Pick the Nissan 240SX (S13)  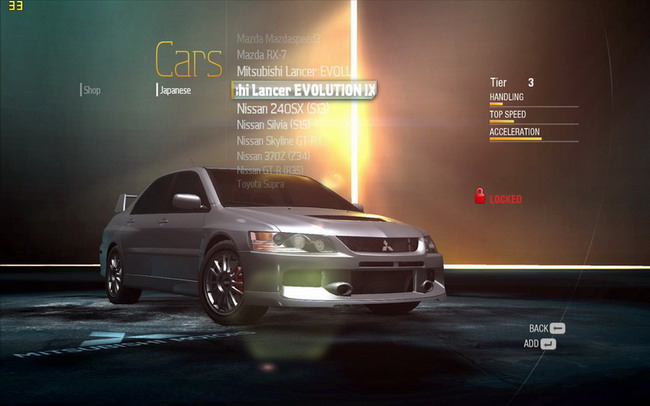283,108
